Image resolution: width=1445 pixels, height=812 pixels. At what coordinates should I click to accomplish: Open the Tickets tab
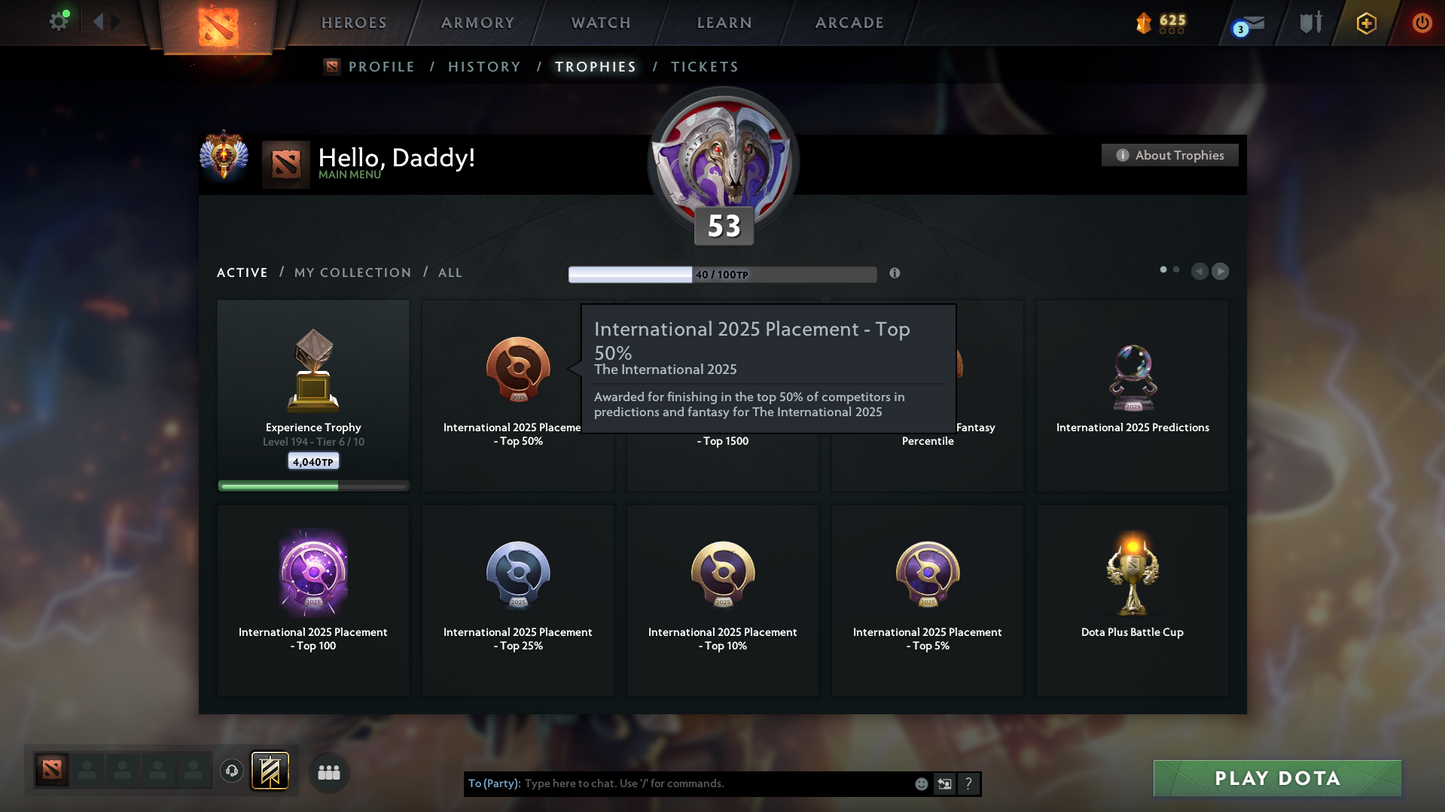point(704,67)
